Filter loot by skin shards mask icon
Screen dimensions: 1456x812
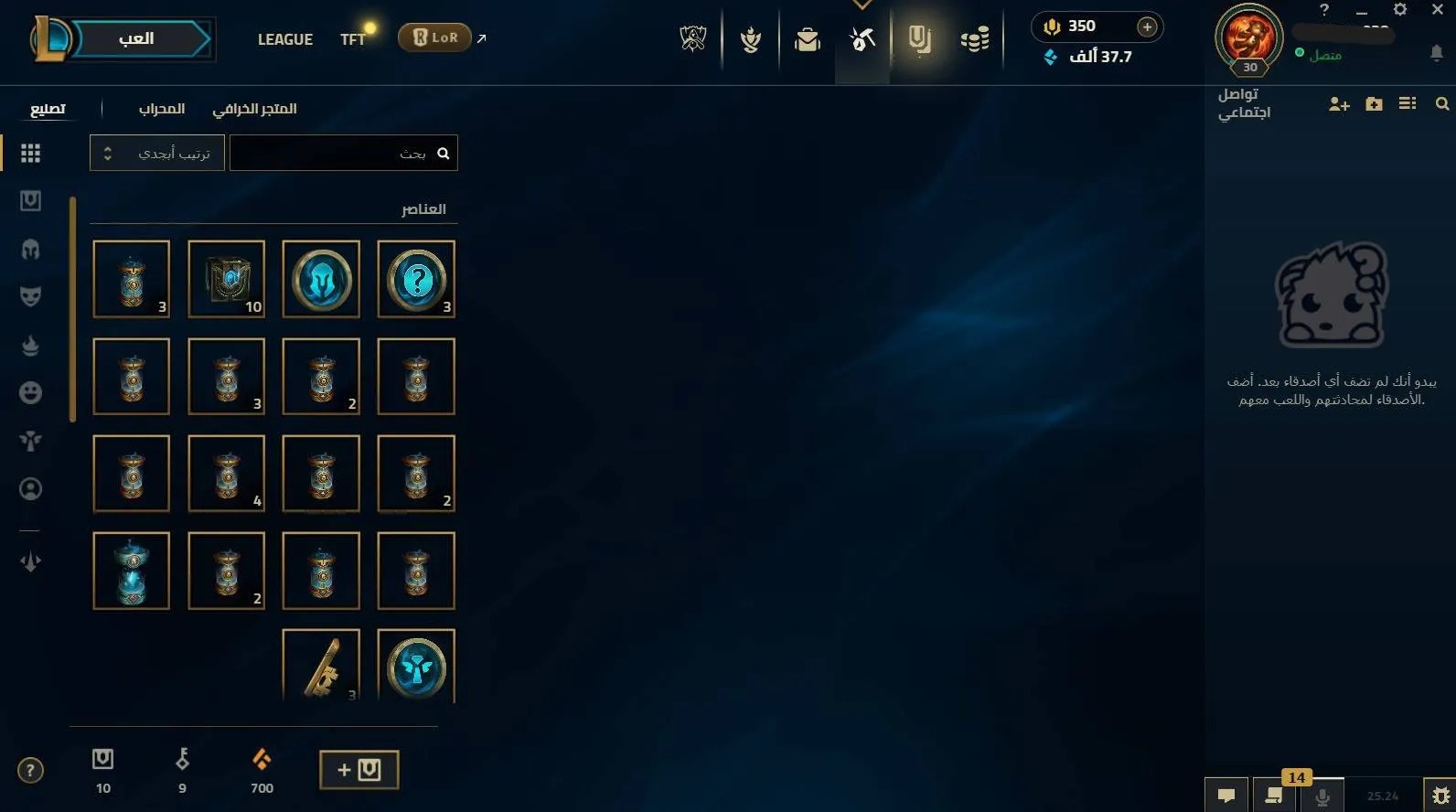[30, 296]
